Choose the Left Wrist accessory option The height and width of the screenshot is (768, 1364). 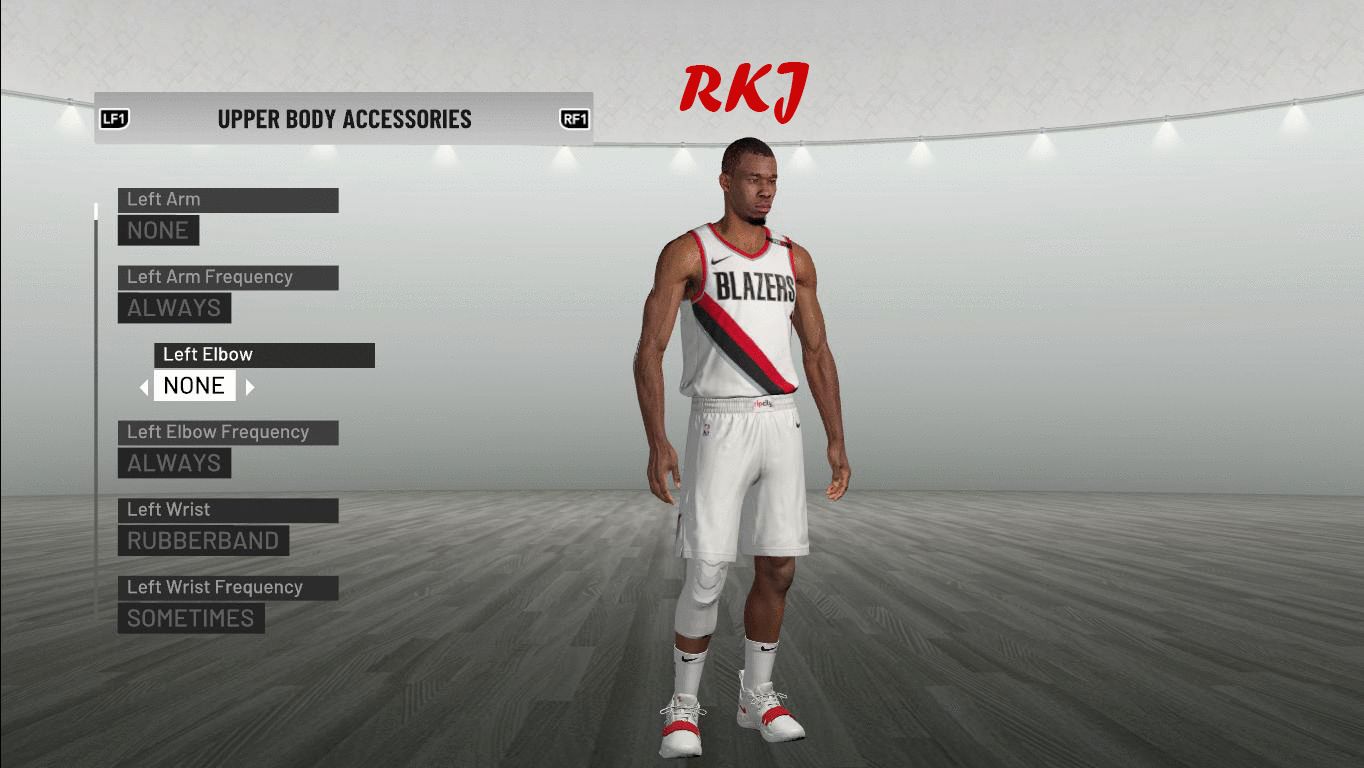click(227, 510)
